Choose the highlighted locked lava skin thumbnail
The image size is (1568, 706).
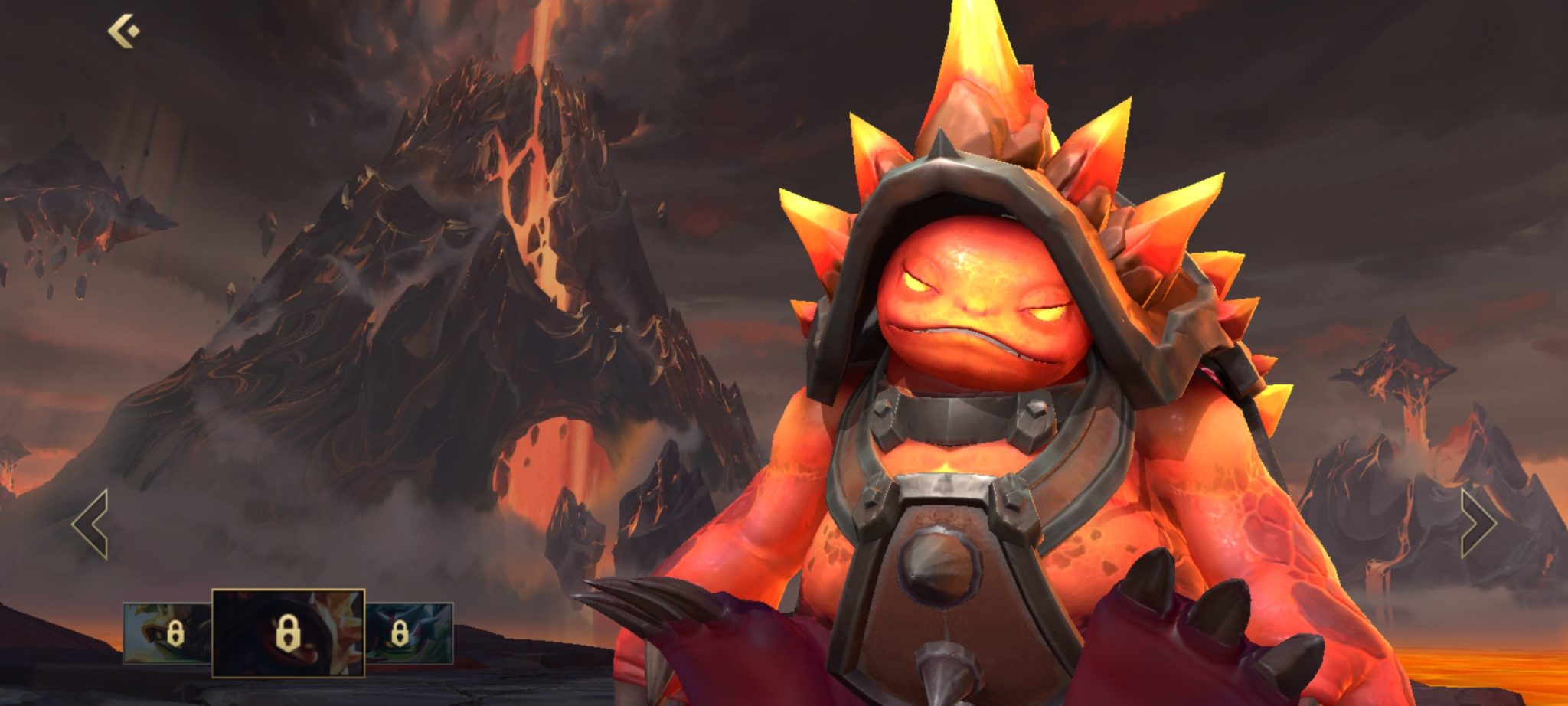[288, 633]
